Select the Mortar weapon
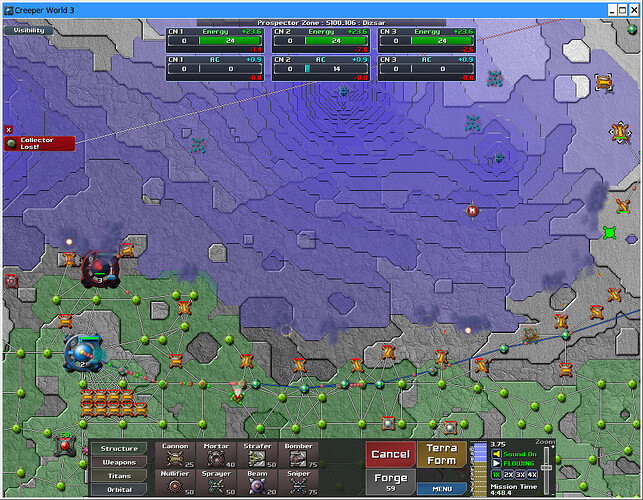Viewport: 643px width, 500px height. click(215, 456)
